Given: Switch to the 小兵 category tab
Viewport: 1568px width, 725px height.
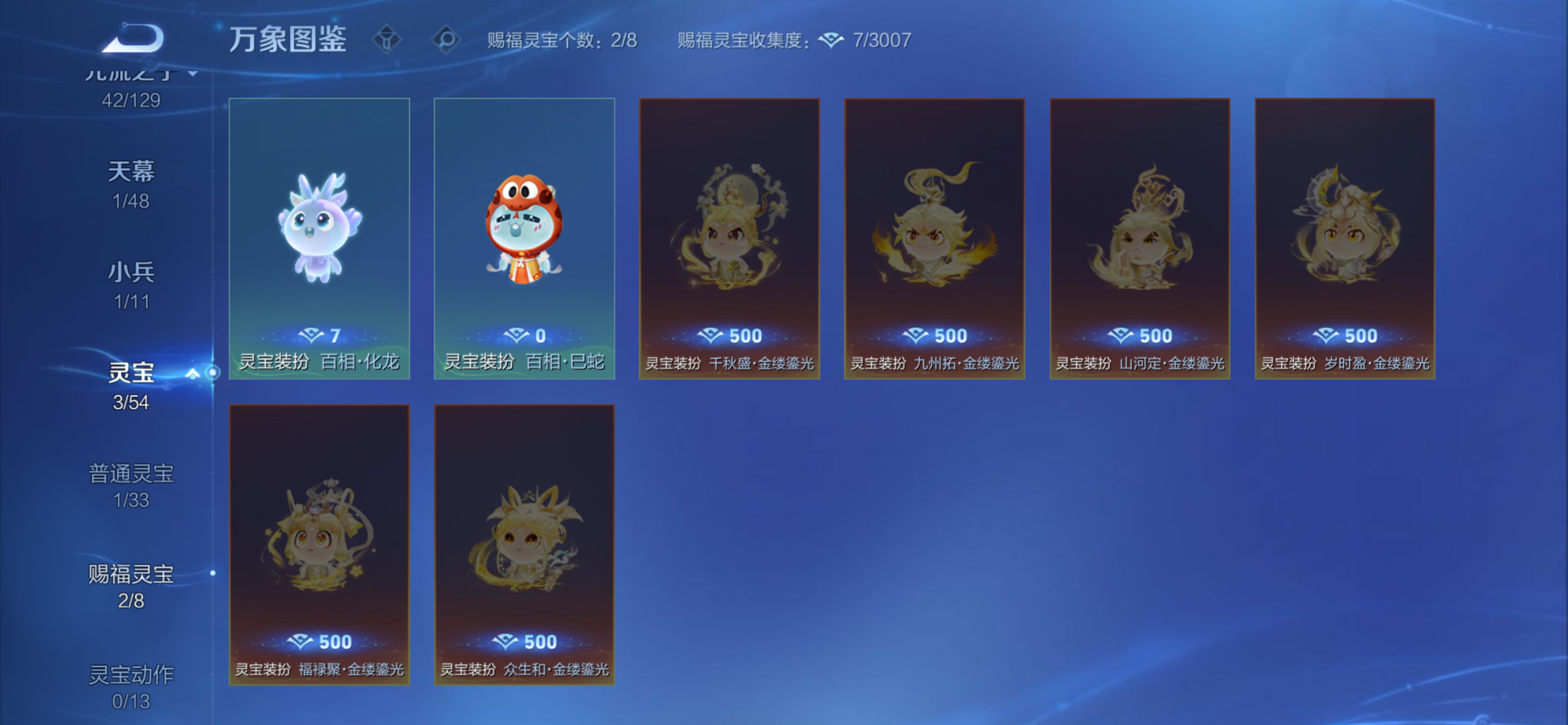Looking at the screenshot, I should (x=133, y=271).
